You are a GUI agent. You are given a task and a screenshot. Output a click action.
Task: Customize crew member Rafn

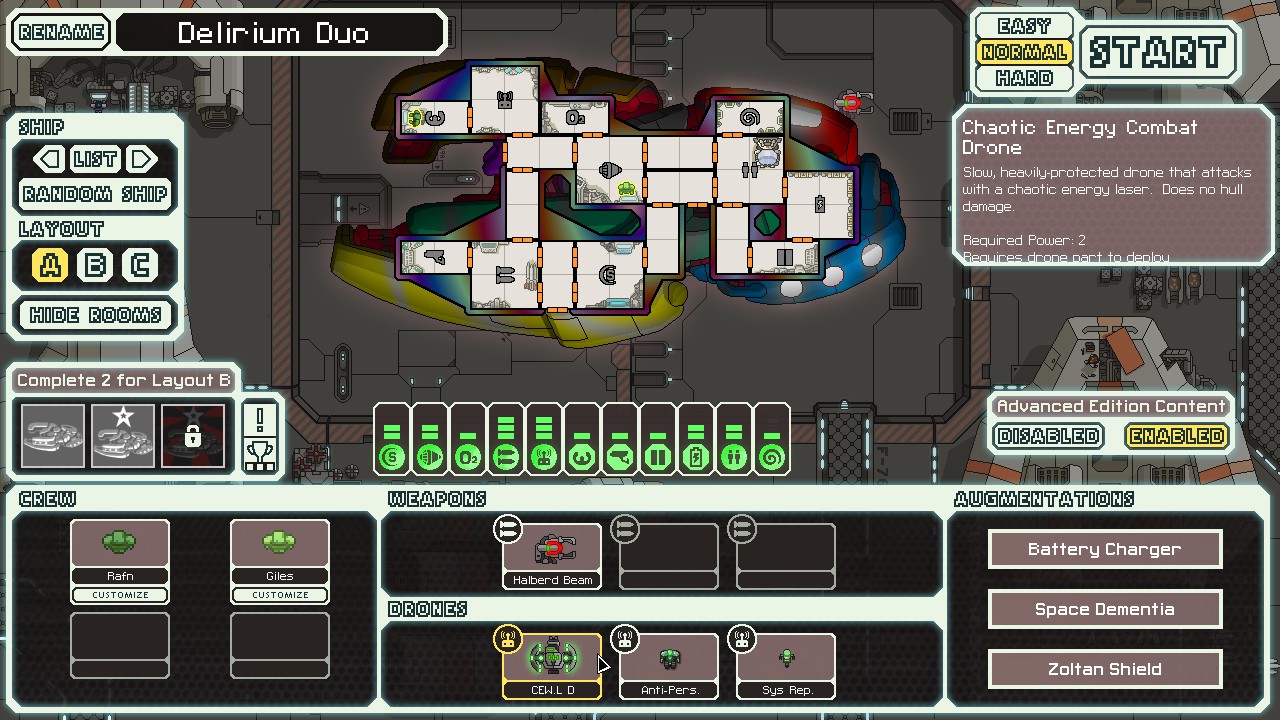pyautogui.click(x=120, y=595)
